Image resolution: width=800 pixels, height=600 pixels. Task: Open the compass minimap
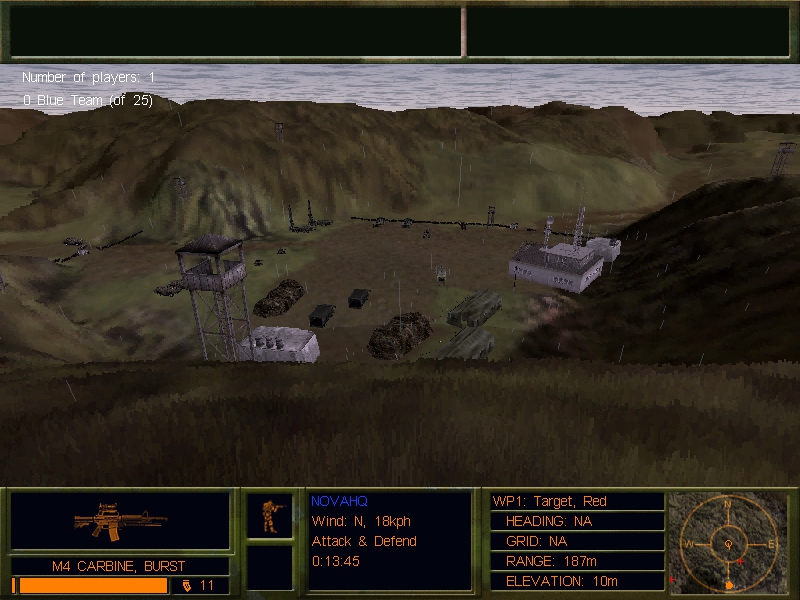[x=727, y=541]
